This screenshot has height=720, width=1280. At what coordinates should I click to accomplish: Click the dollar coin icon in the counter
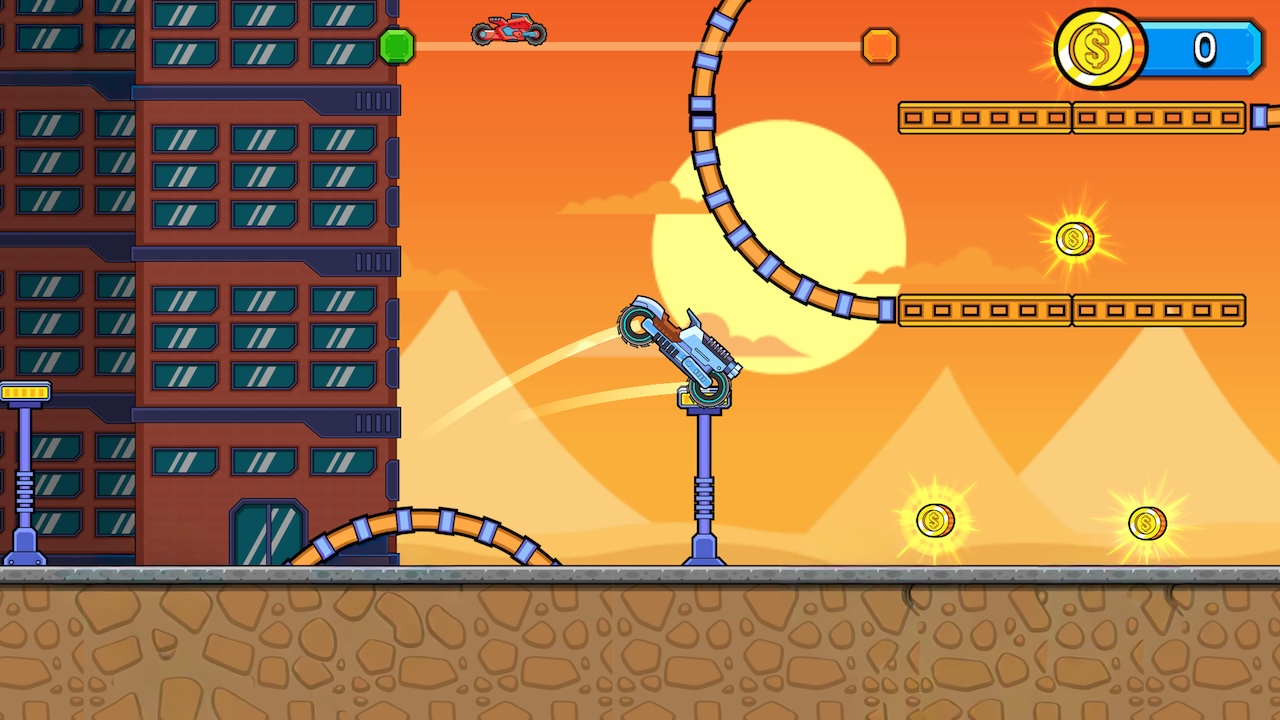coord(1095,49)
